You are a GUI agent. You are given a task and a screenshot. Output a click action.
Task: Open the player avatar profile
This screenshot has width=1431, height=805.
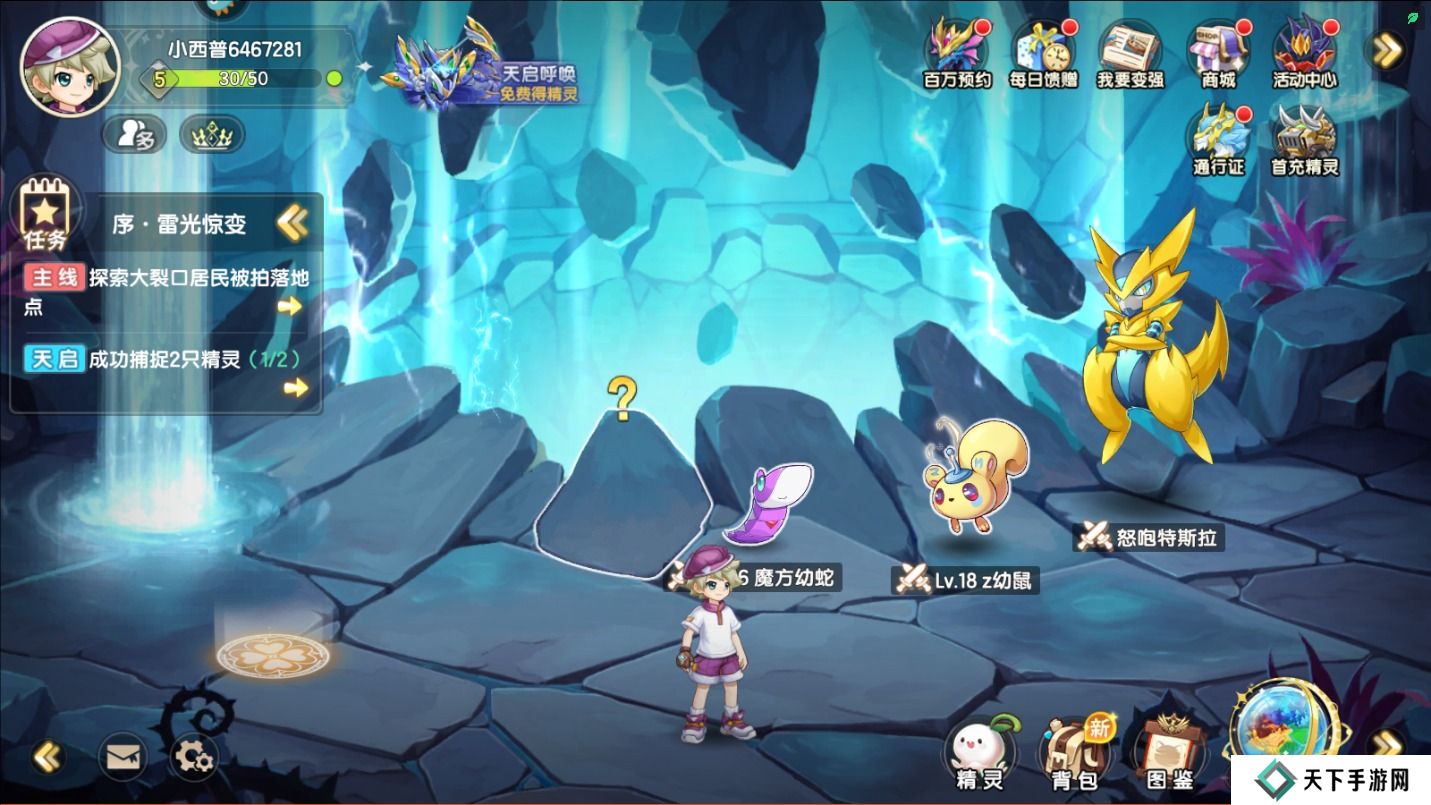70,68
